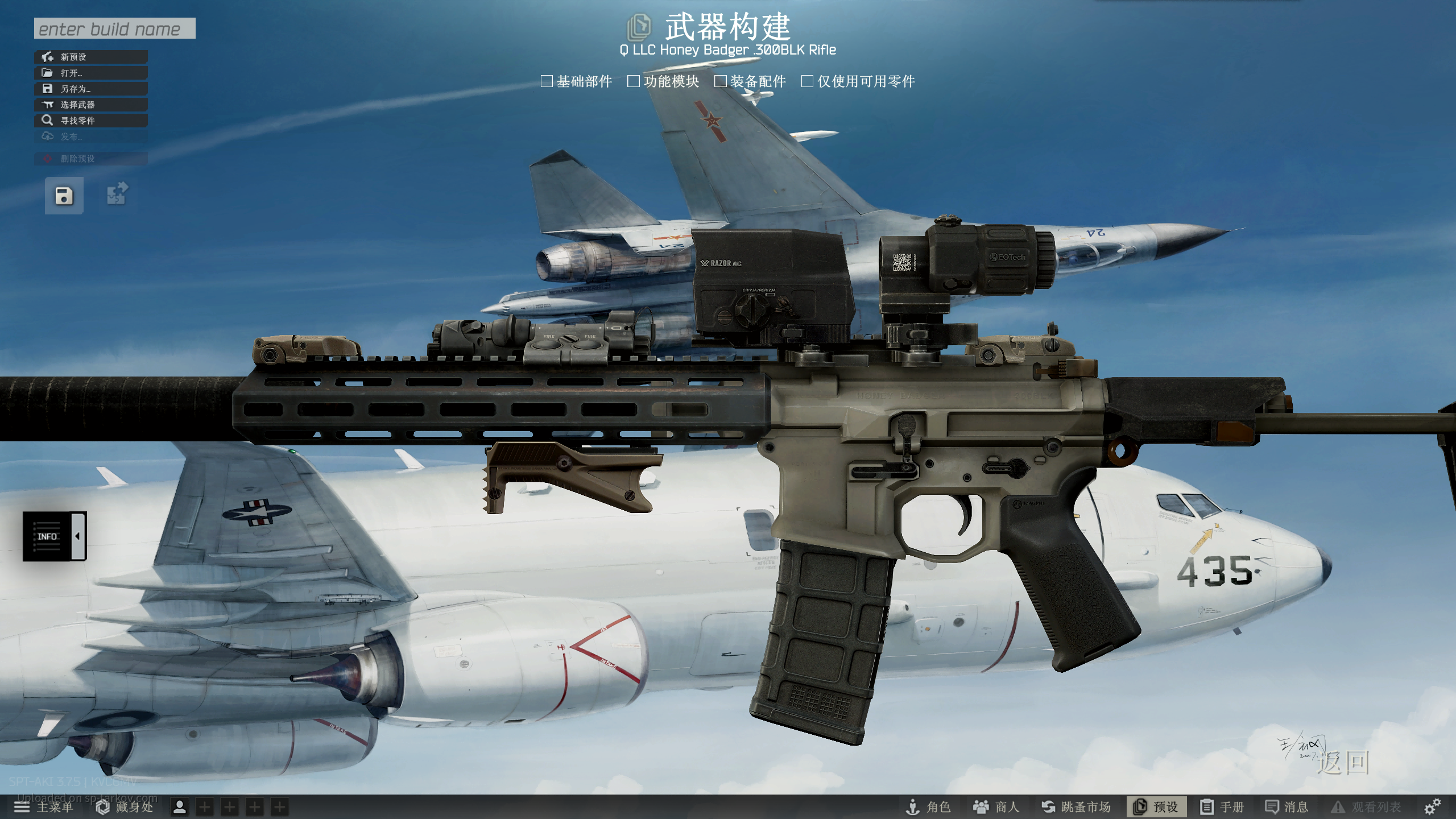
Task: Enable the 功能模块 filter checkbox
Action: pyautogui.click(x=634, y=81)
